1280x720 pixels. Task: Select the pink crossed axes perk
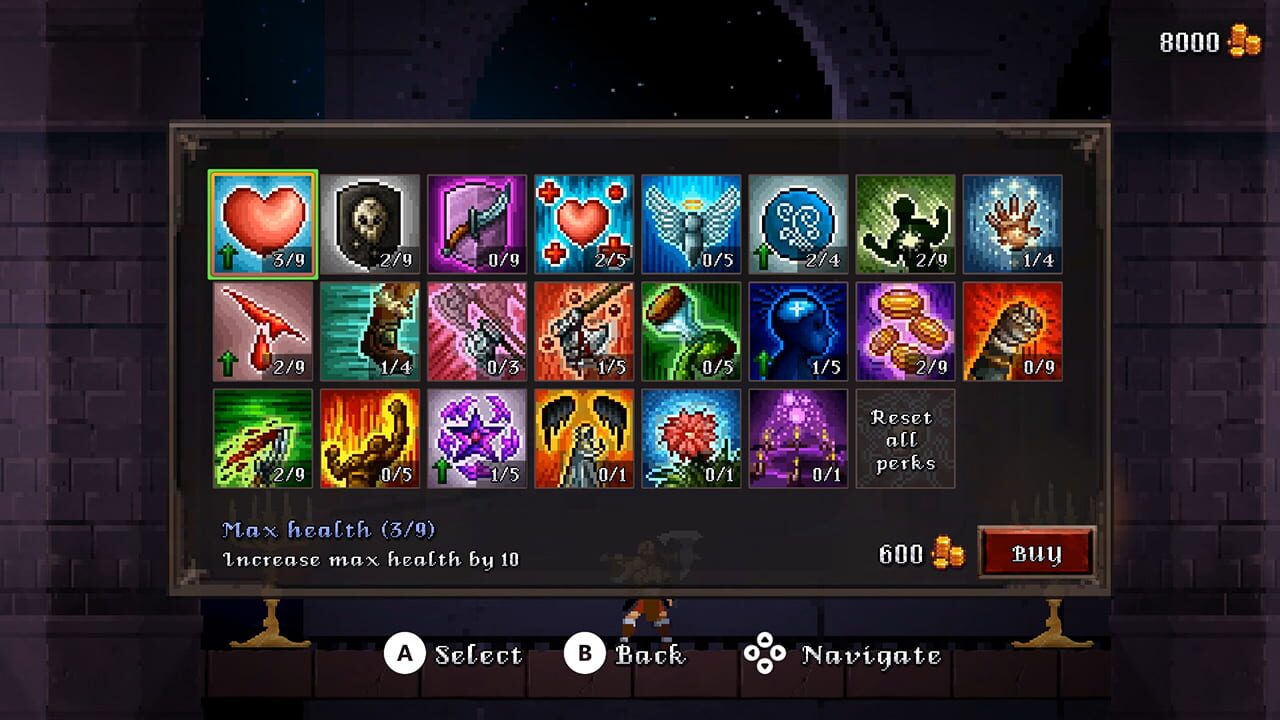point(477,330)
